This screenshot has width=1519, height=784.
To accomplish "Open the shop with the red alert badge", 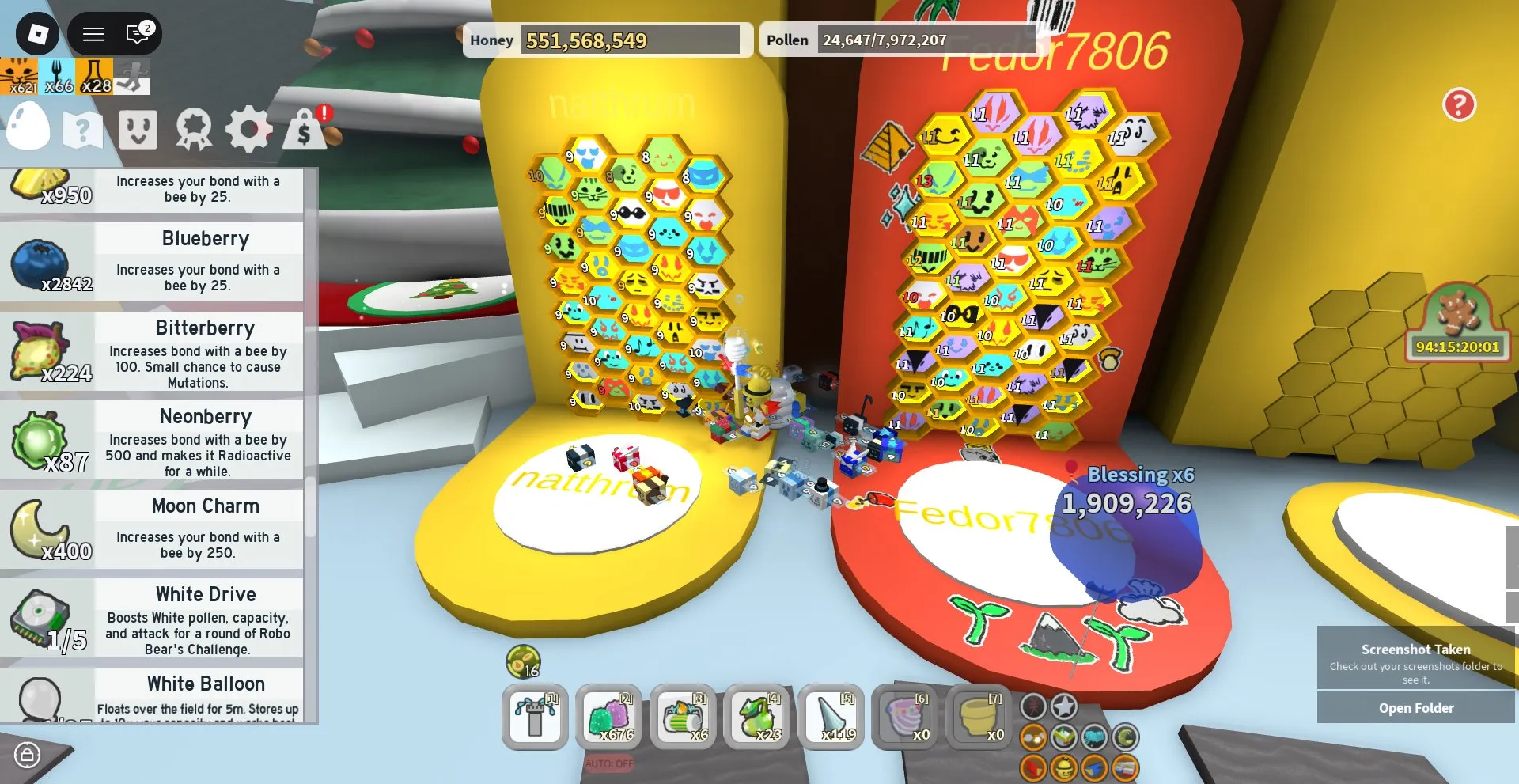I will pos(305,131).
